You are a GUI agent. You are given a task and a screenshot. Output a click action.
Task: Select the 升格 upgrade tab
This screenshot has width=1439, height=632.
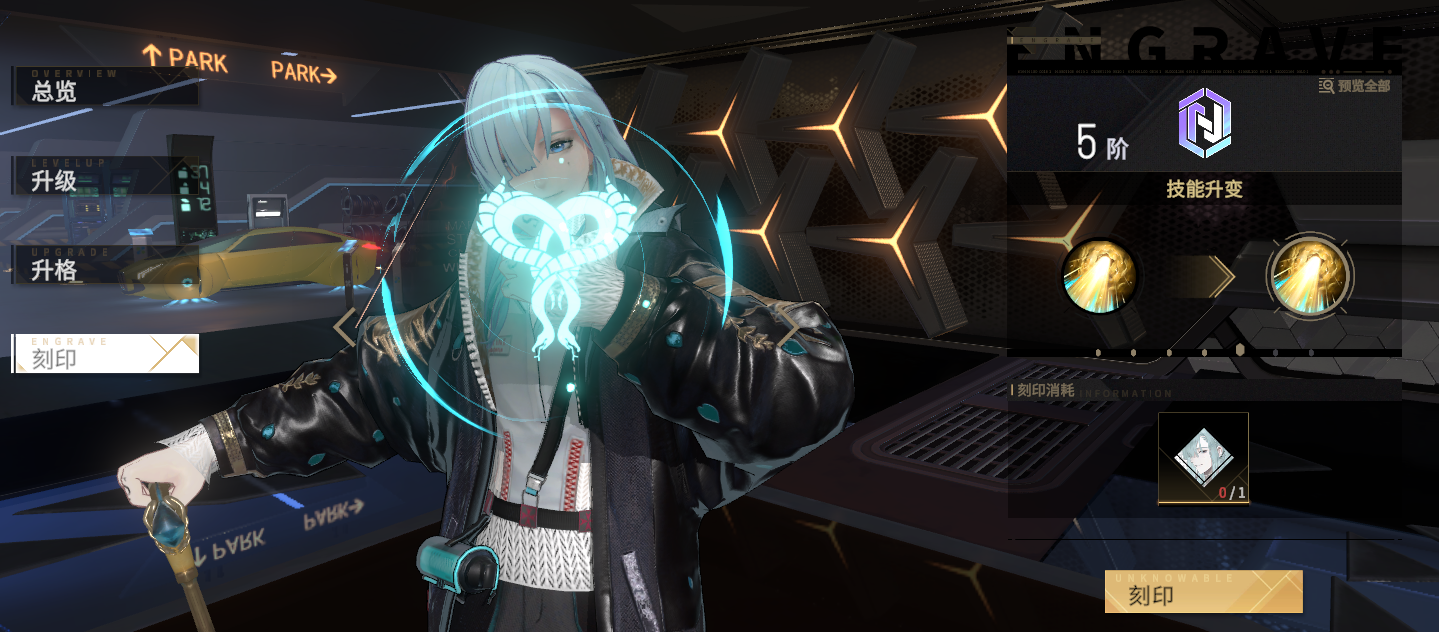tap(100, 267)
